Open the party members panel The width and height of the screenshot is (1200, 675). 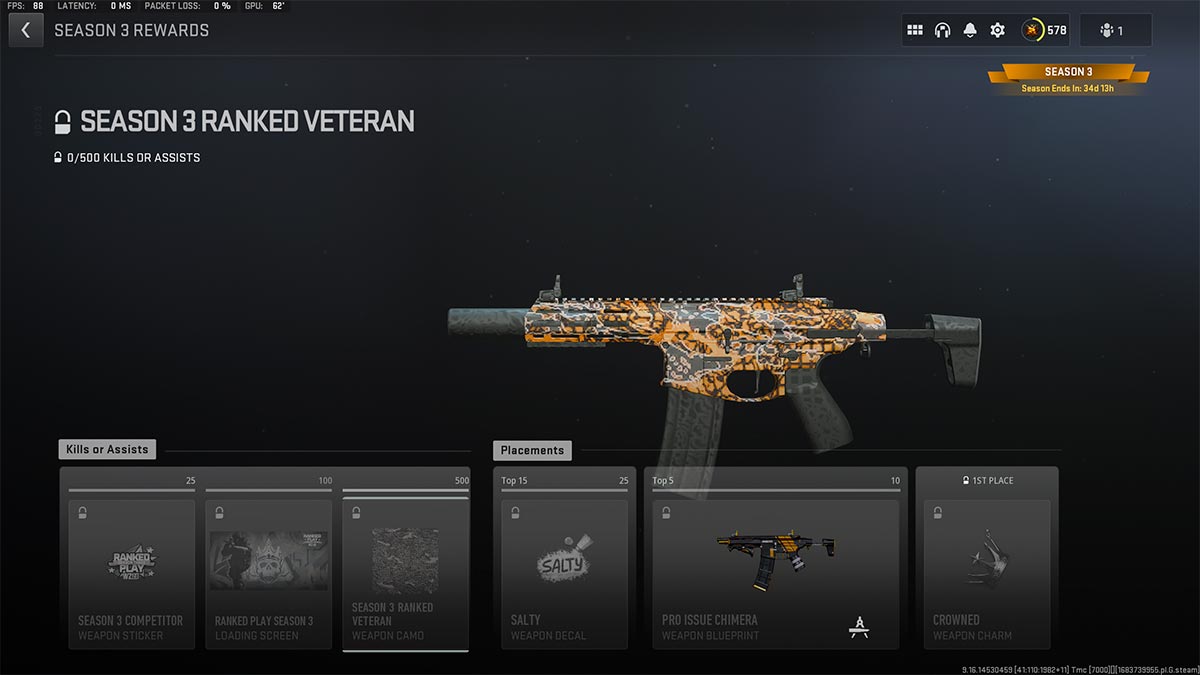click(x=1114, y=30)
